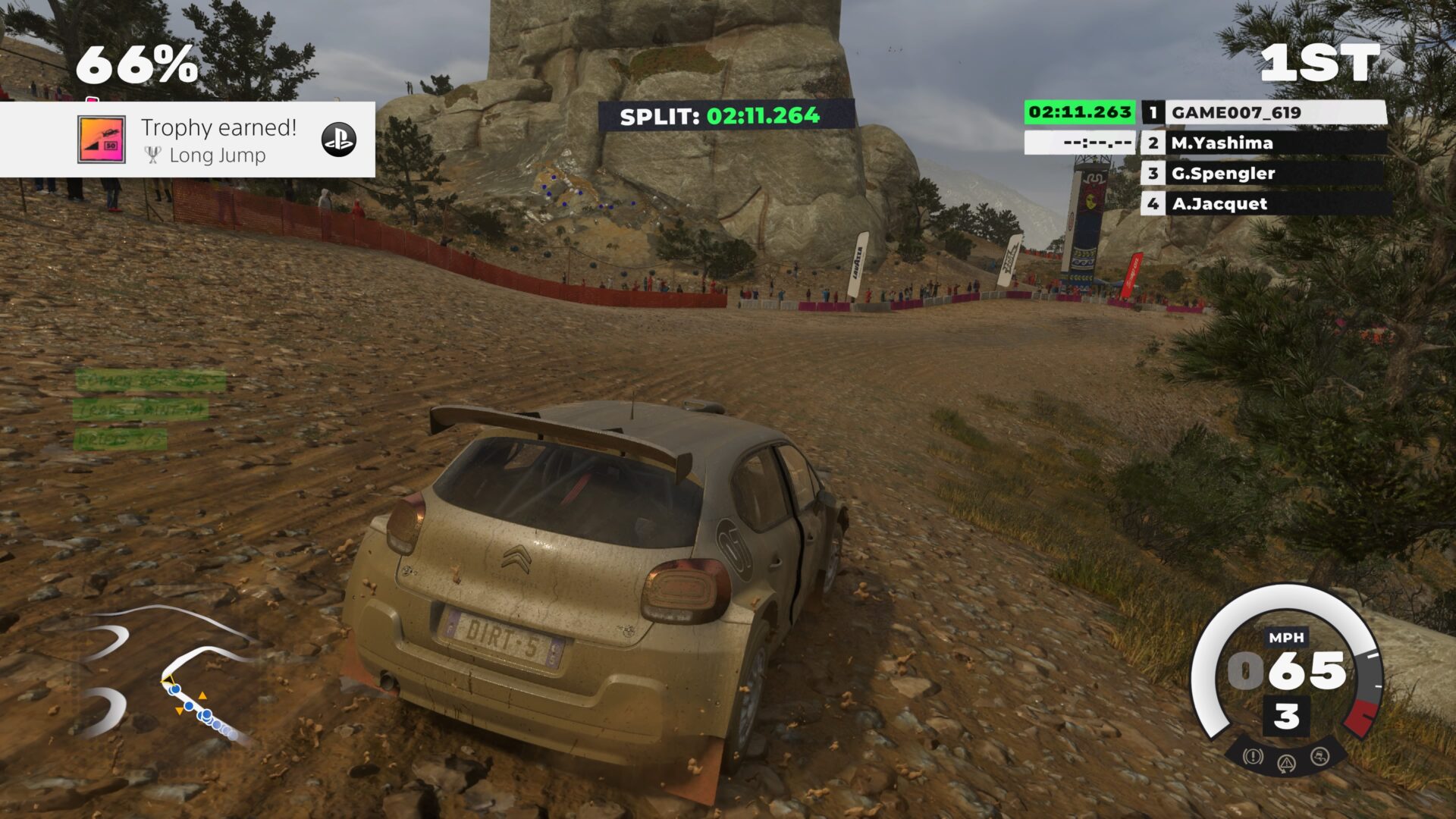Viewport: 1456px width, 819px height.
Task: Select M.Yashima's leaderboard row
Action: pyautogui.click(x=1265, y=143)
